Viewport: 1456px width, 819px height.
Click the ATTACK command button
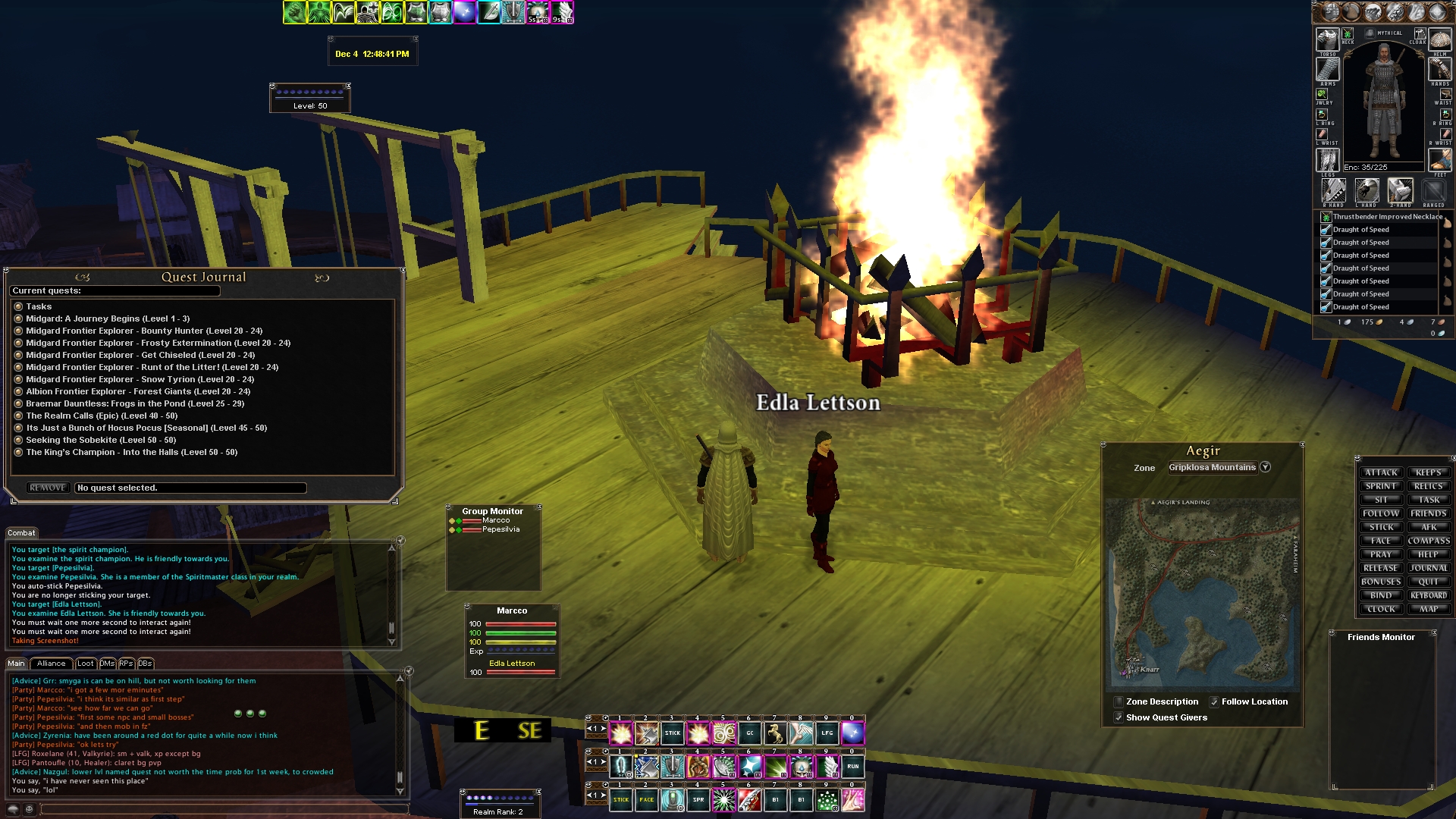pos(1381,472)
